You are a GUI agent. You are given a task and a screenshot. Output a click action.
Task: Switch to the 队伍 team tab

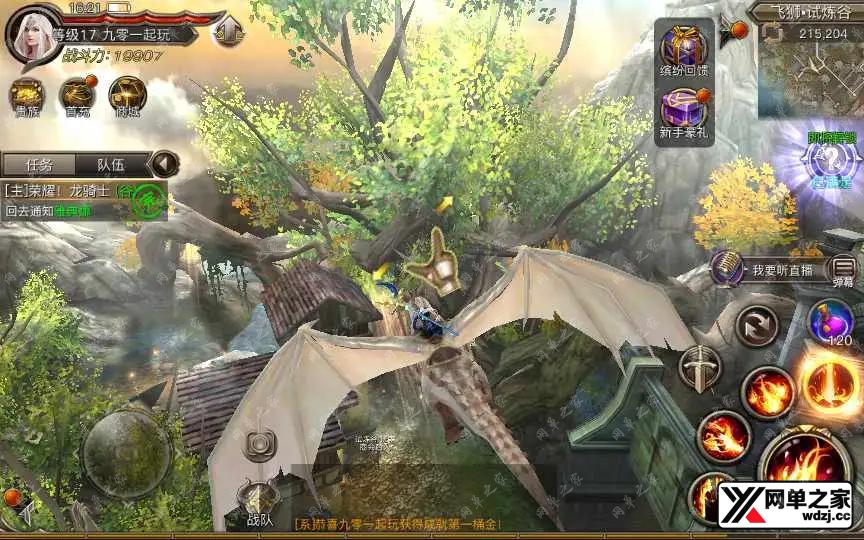(x=111, y=165)
